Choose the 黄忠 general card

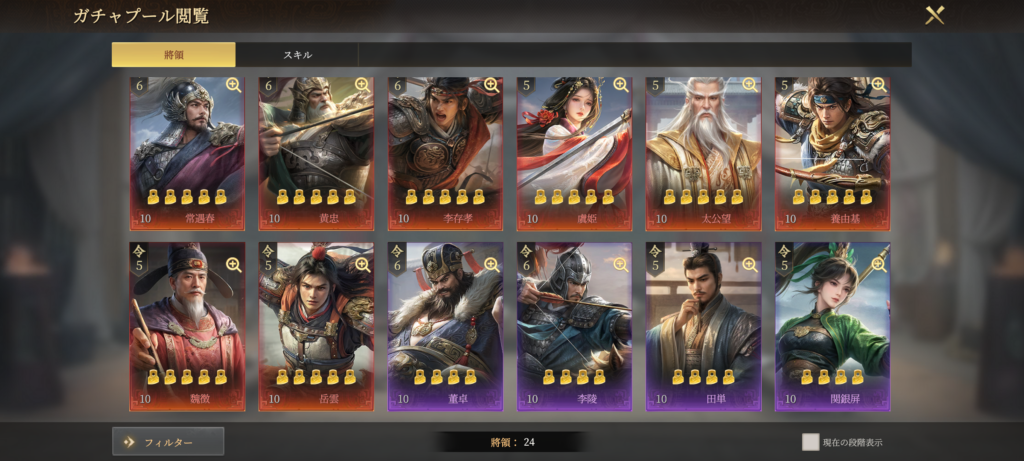click(316, 153)
